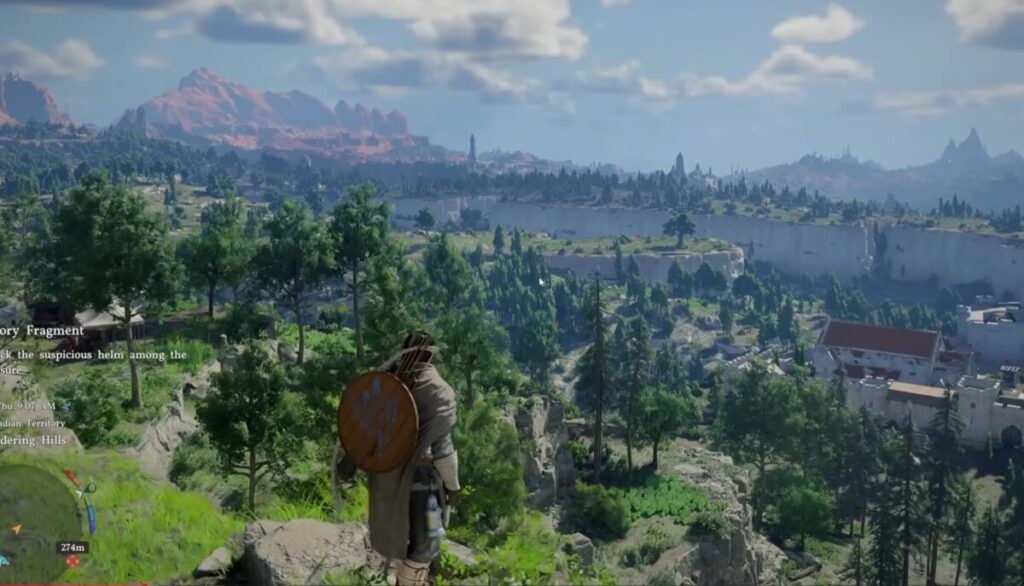The height and width of the screenshot is (586, 1024).
Task: Click the red quest marker beside the minimap
Action: tap(72, 561)
